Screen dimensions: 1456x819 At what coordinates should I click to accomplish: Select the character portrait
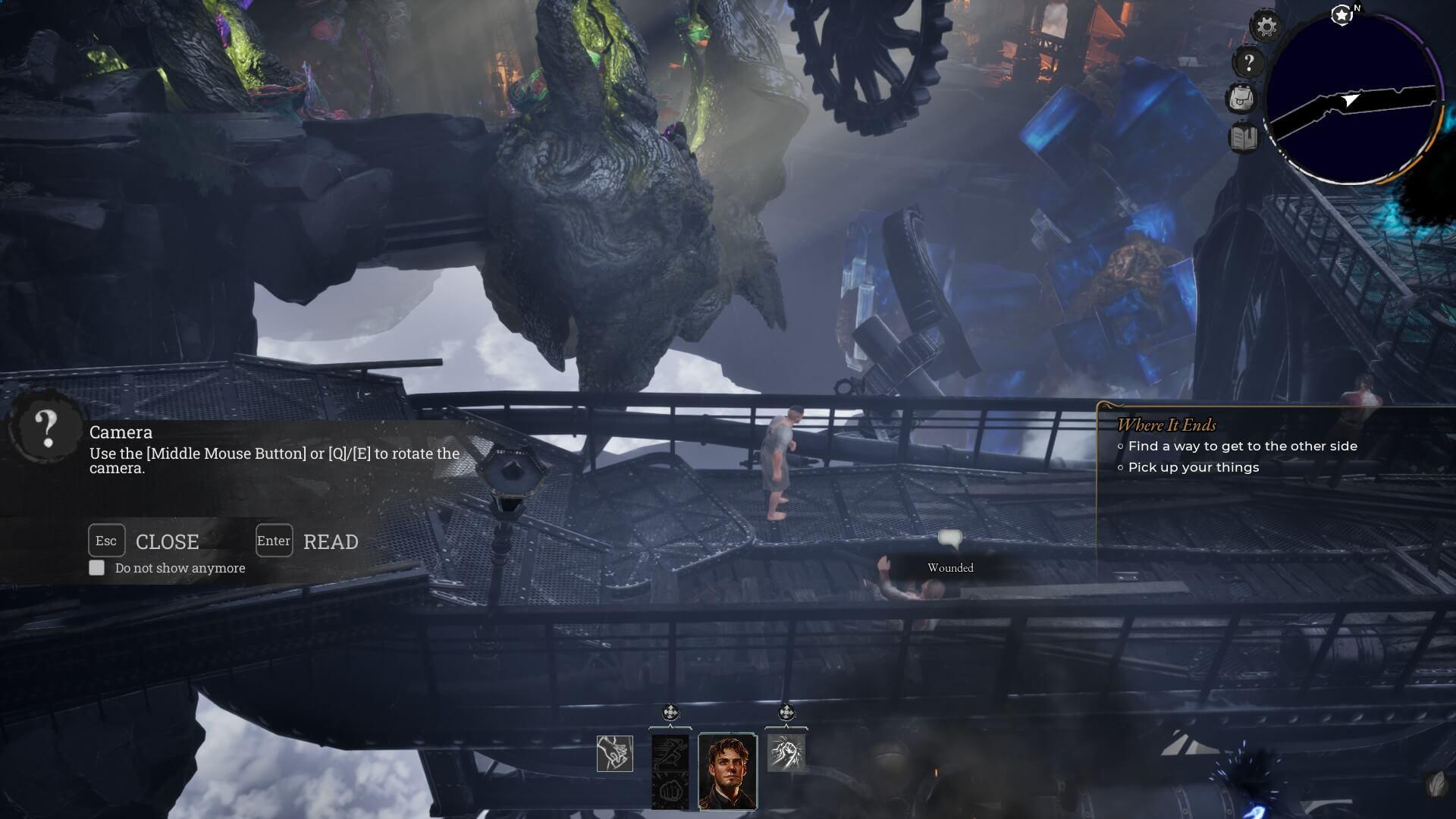pyautogui.click(x=727, y=770)
